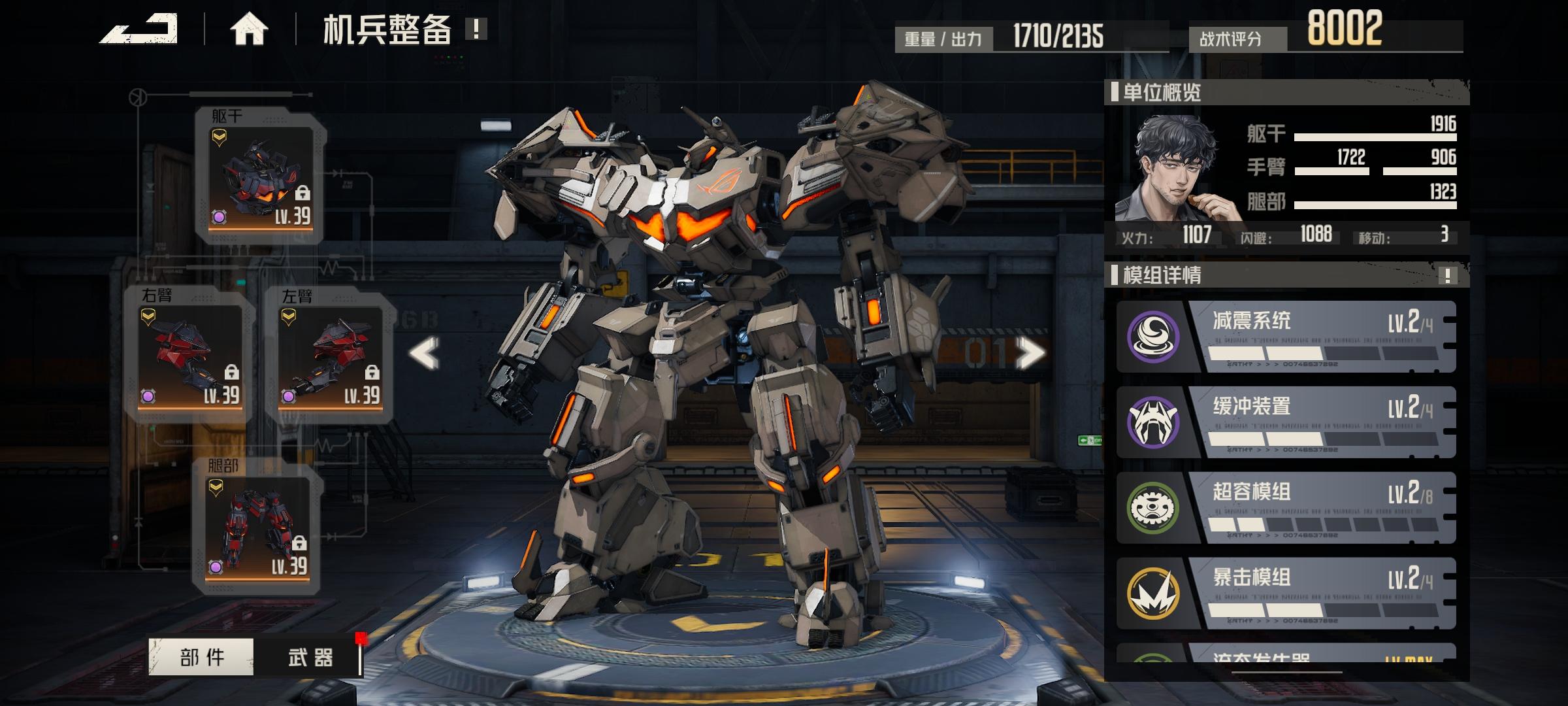The width and height of the screenshot is (1568, 706).
Task: Select the 腿部 legs part slot
Action: 257,527
